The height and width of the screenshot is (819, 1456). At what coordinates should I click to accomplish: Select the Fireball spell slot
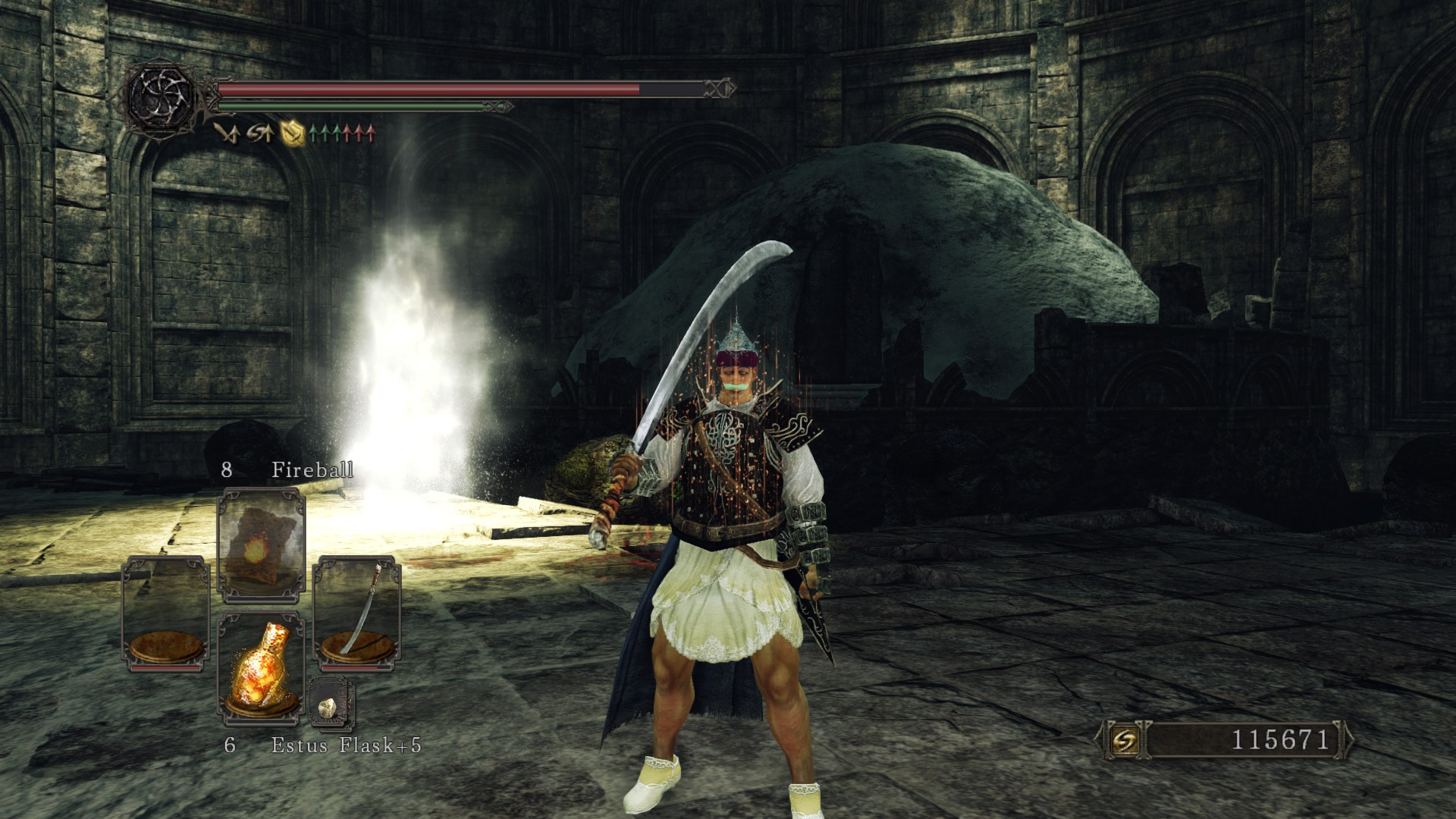261,544
